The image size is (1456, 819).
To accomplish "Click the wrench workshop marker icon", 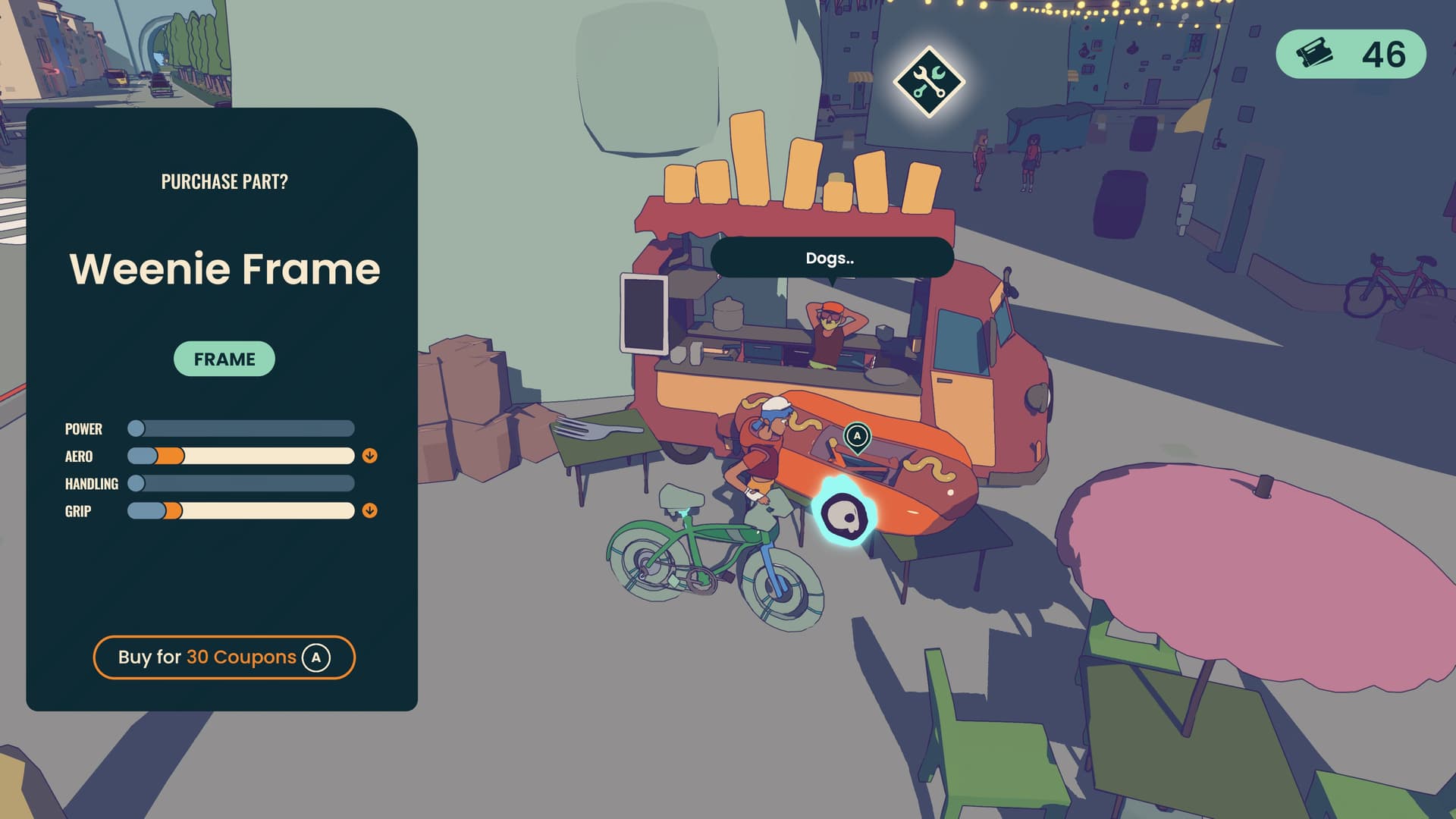I will click(x=928, y=82).
